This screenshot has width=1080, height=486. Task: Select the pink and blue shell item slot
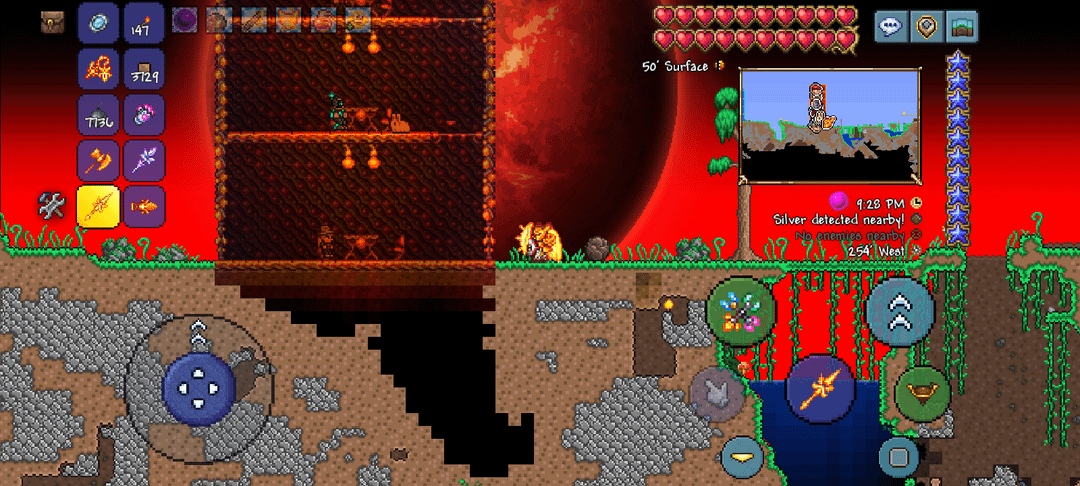143,115
